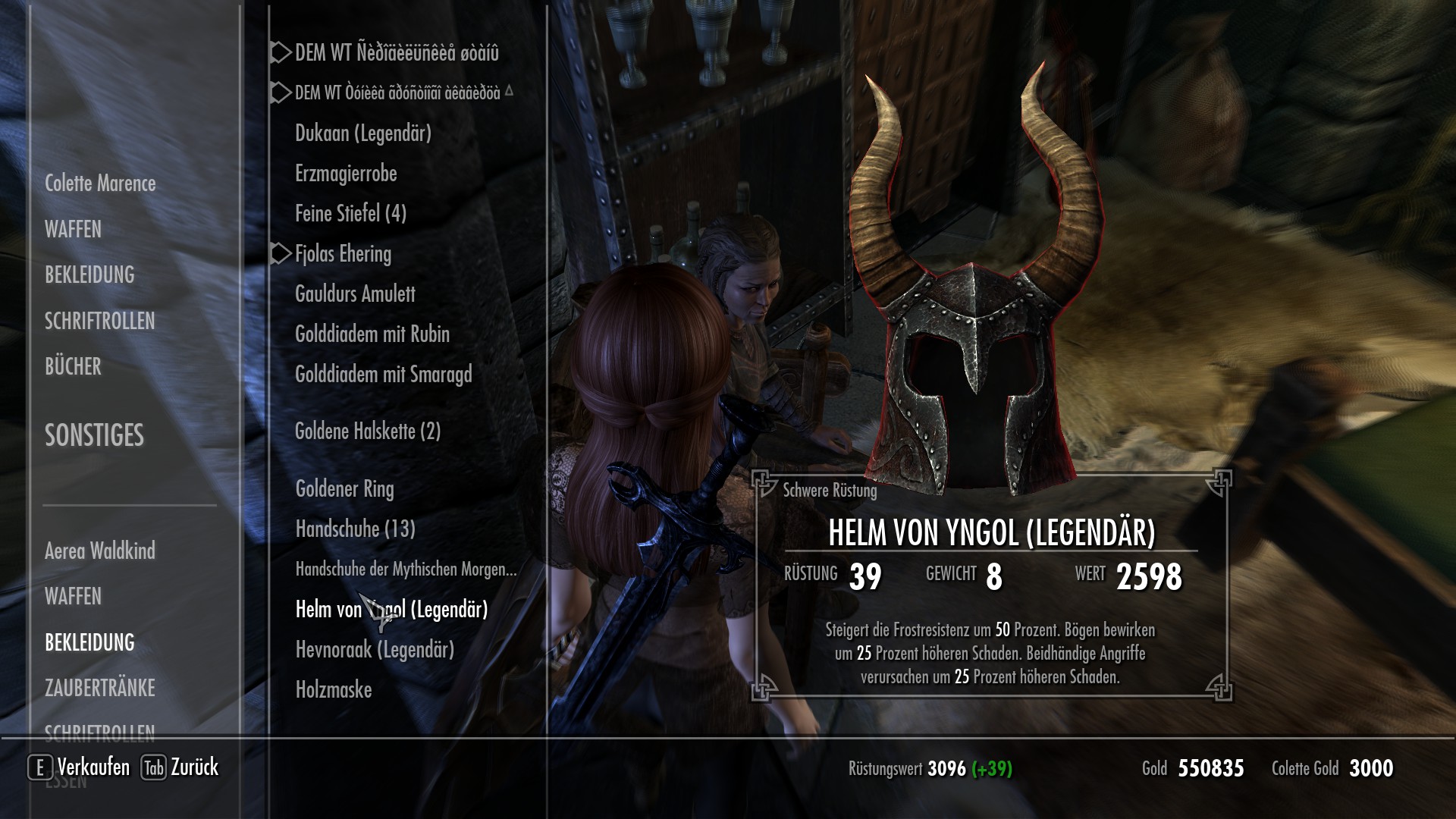Viewport: 1456px width, 819px height.
Task: Select Handschuhe der Mythischen Morgen... entry
Action: 406,570
